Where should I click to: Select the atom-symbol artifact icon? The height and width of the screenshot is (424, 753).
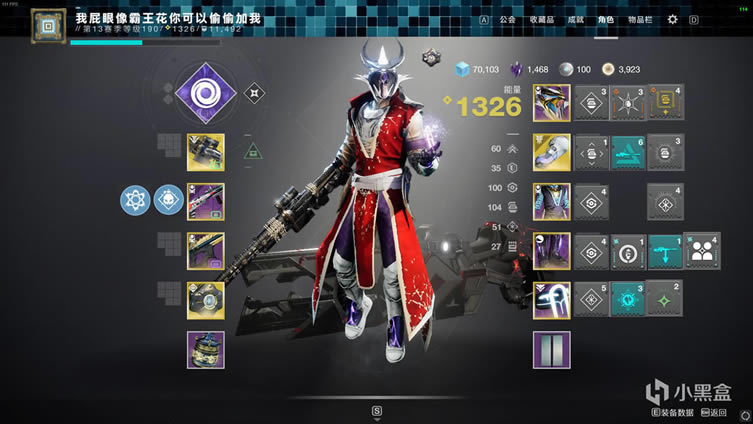pyautogui.click(x=136, y=201)
